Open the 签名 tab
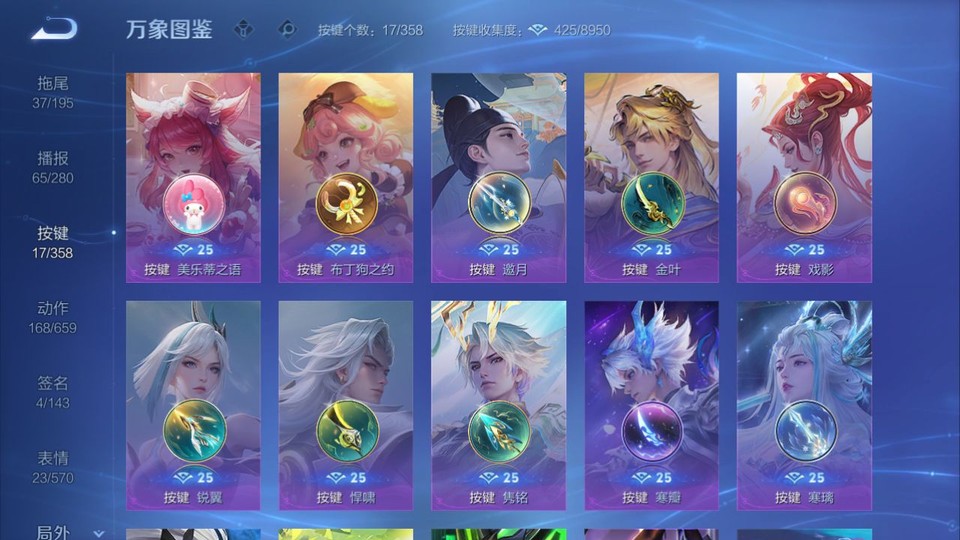 53,392
